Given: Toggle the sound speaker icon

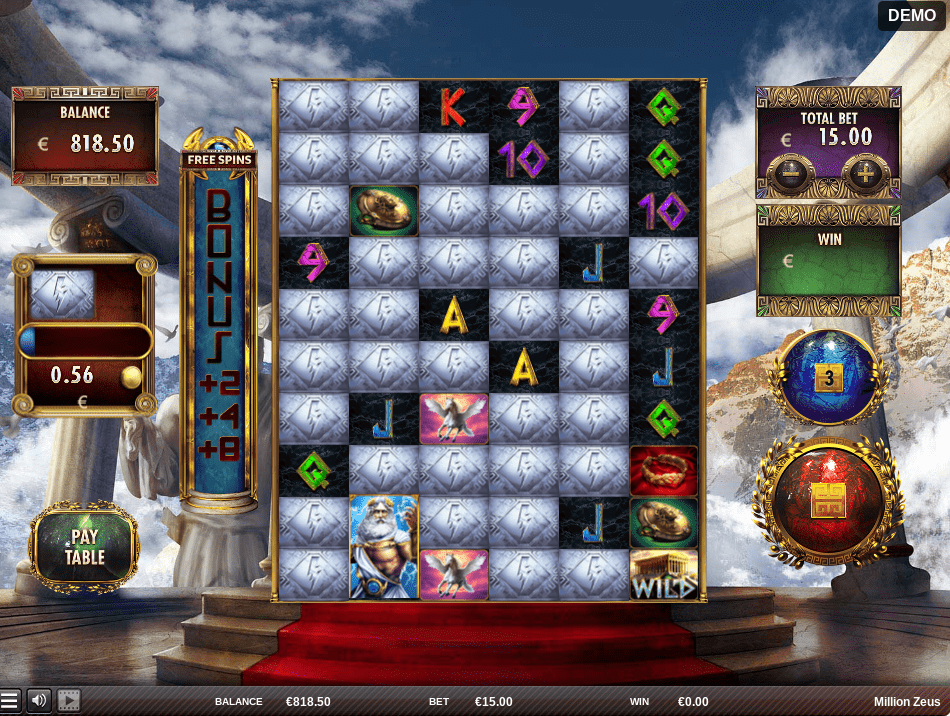Looking at the screenshot, I should coord(39,701).
